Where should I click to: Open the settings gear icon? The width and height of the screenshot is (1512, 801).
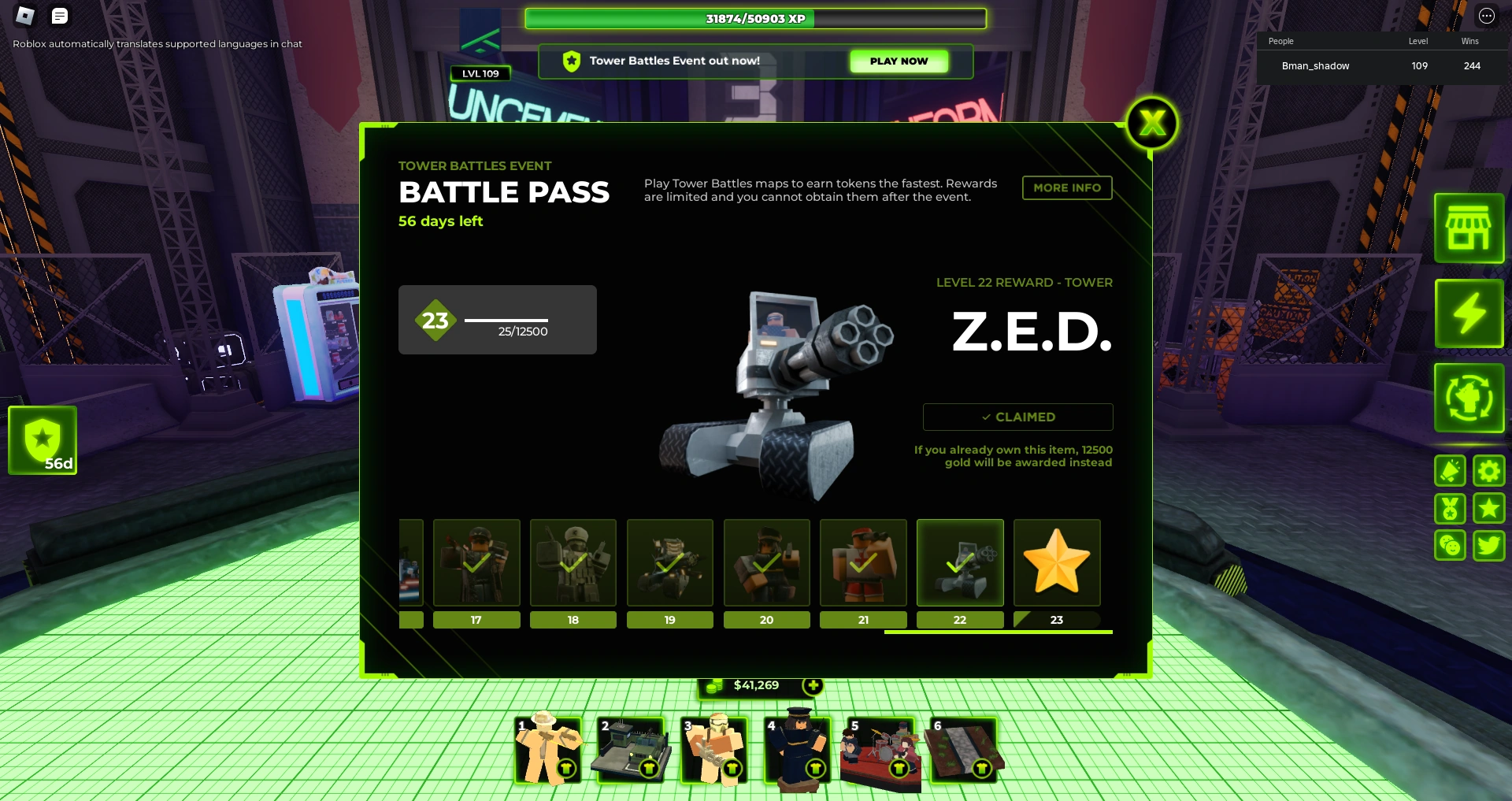[x=1488, y=470]
